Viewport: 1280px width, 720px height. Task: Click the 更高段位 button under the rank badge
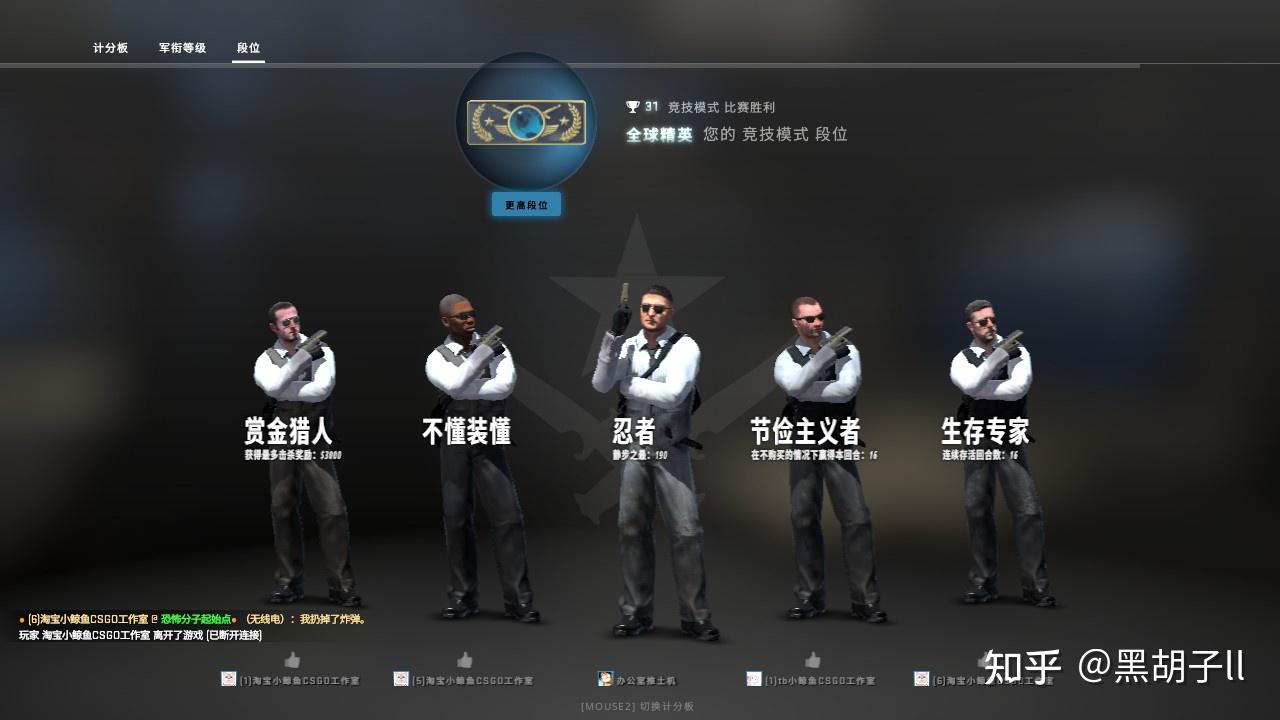click(526, 204)
